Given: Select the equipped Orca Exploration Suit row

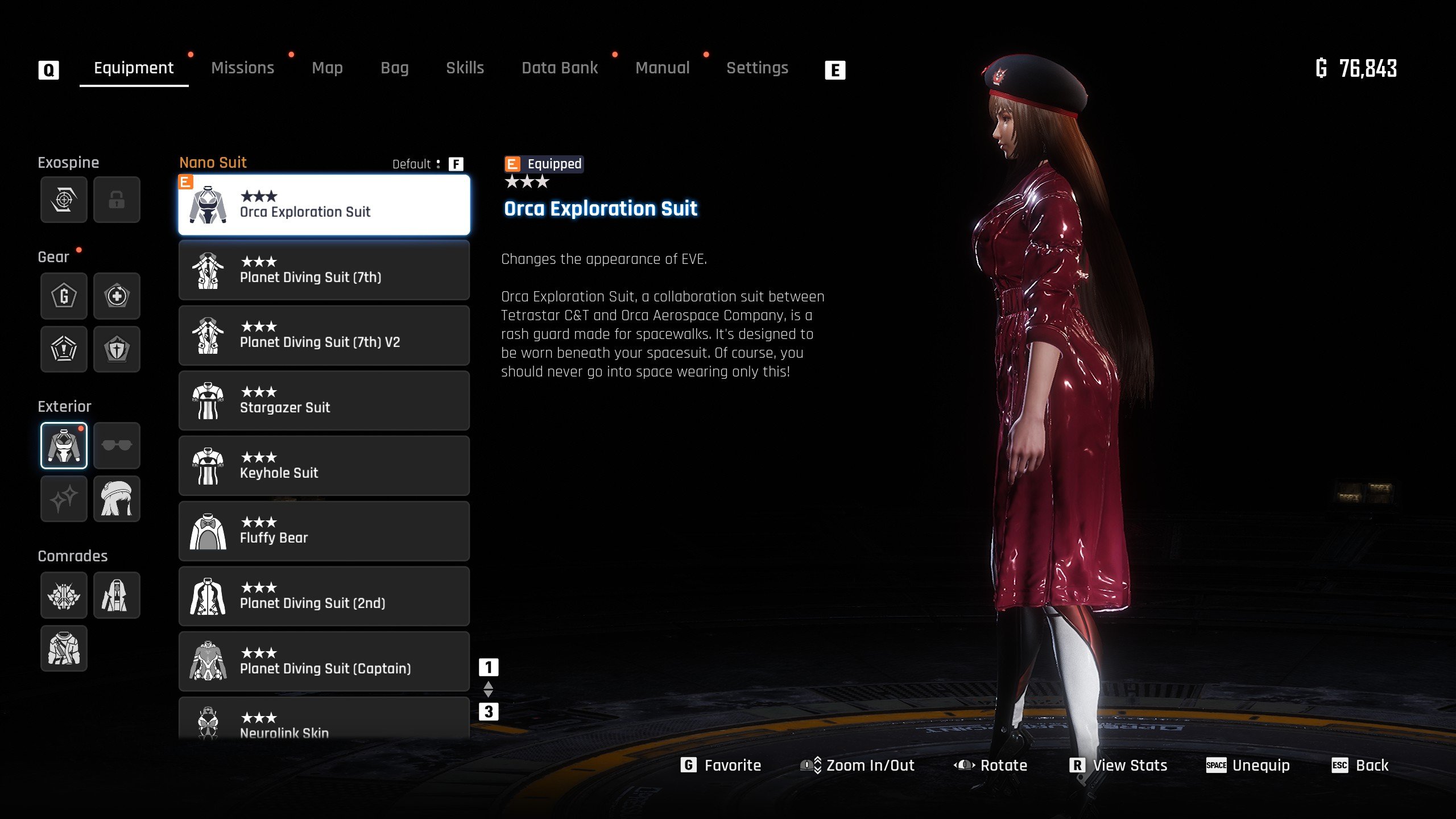Looking at the screenshot, I should click(324, 205).
